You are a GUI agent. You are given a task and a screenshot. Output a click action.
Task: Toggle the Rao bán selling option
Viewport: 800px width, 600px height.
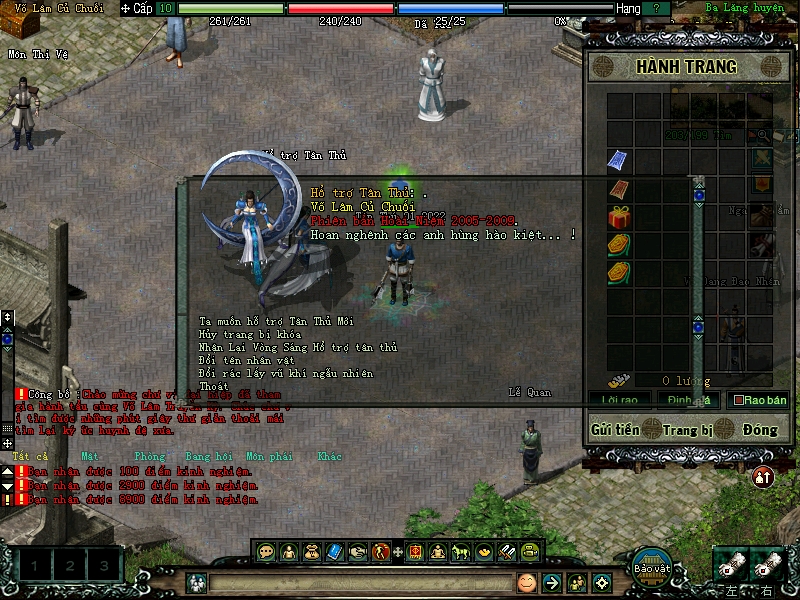[760, 400]
